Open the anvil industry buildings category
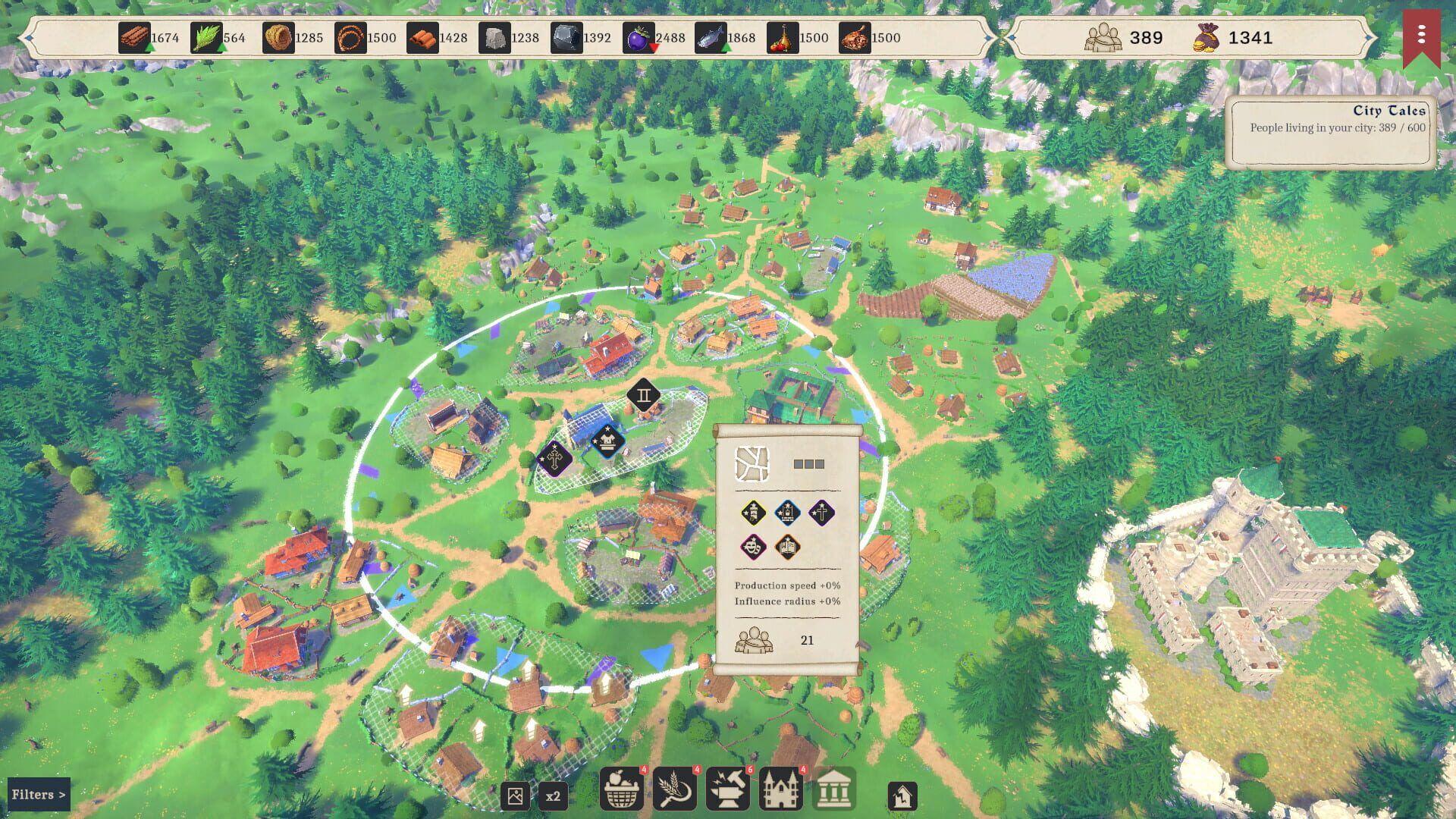 coord(728,790)
